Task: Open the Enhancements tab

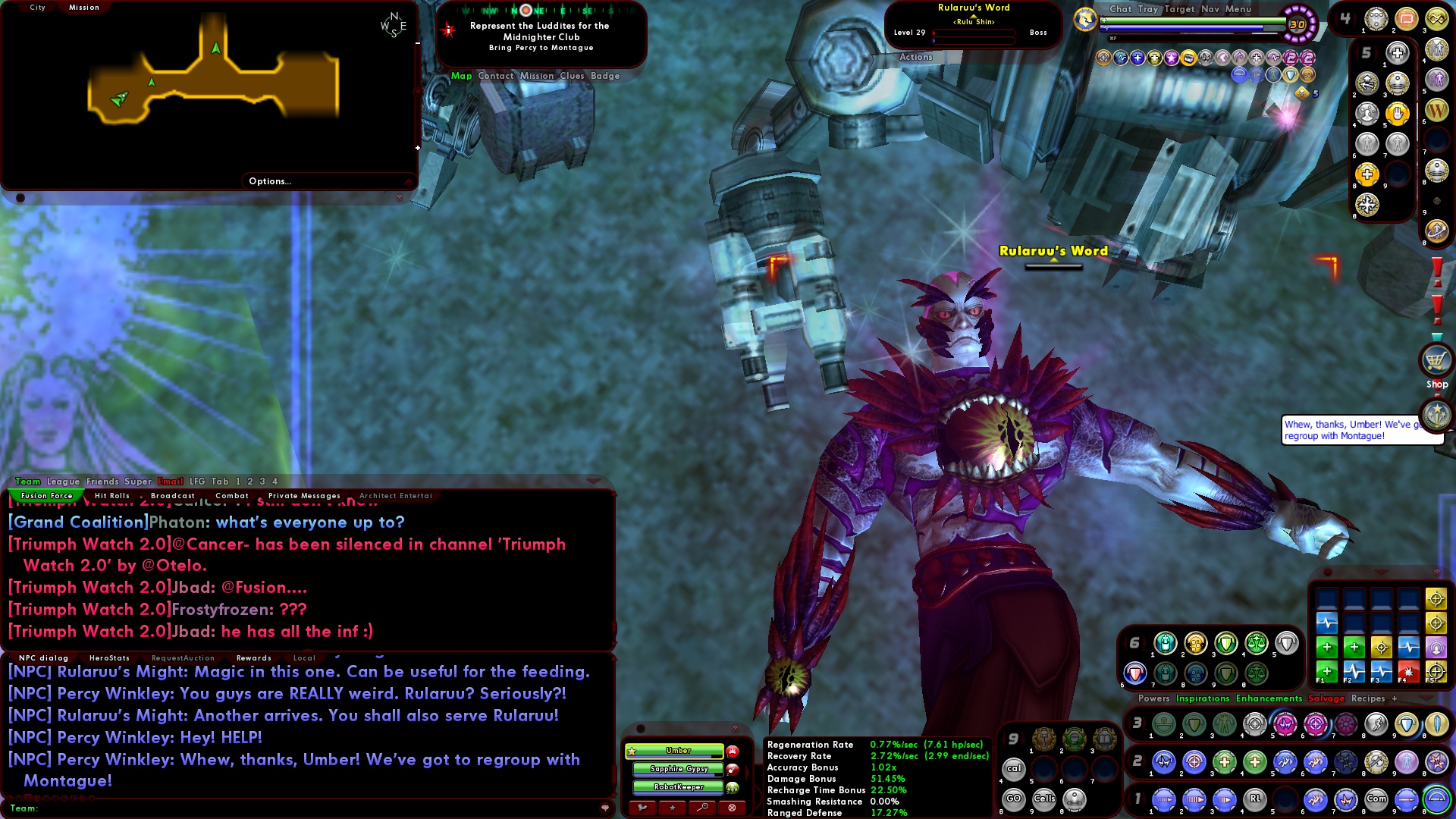Action: [x=1268, y=698]
